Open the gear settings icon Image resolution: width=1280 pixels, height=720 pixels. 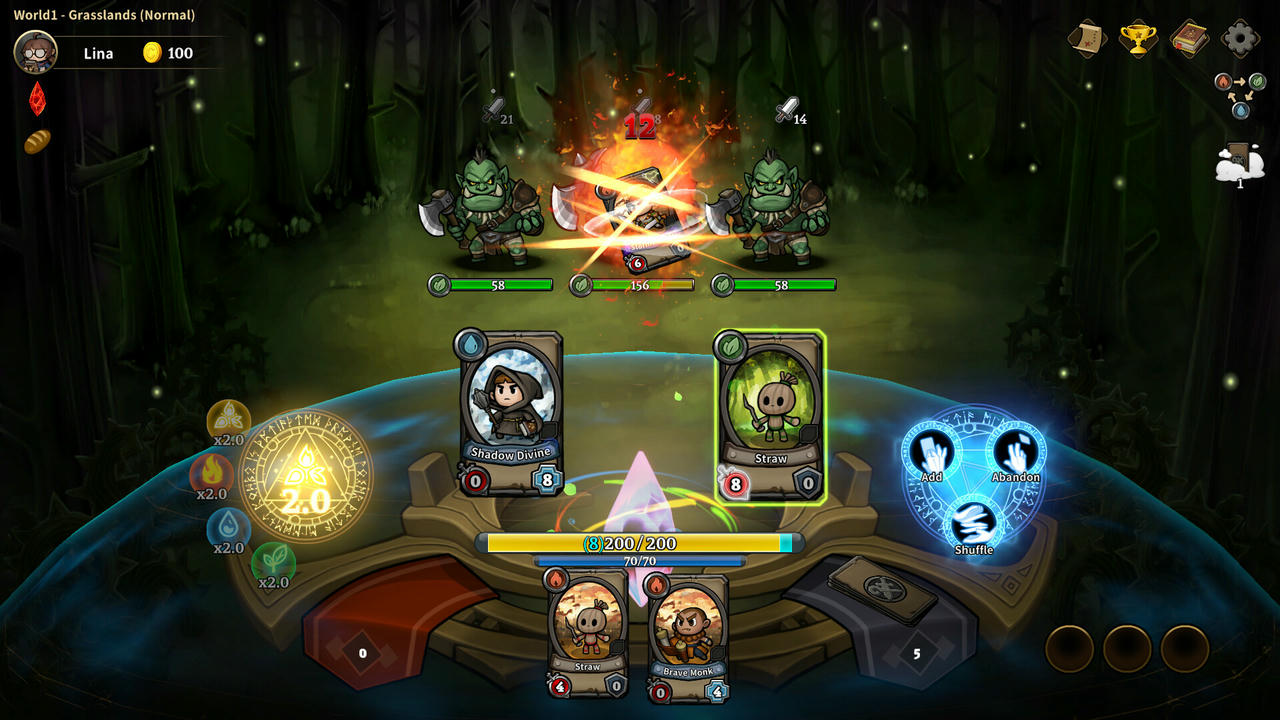(x=1240, y=39)
